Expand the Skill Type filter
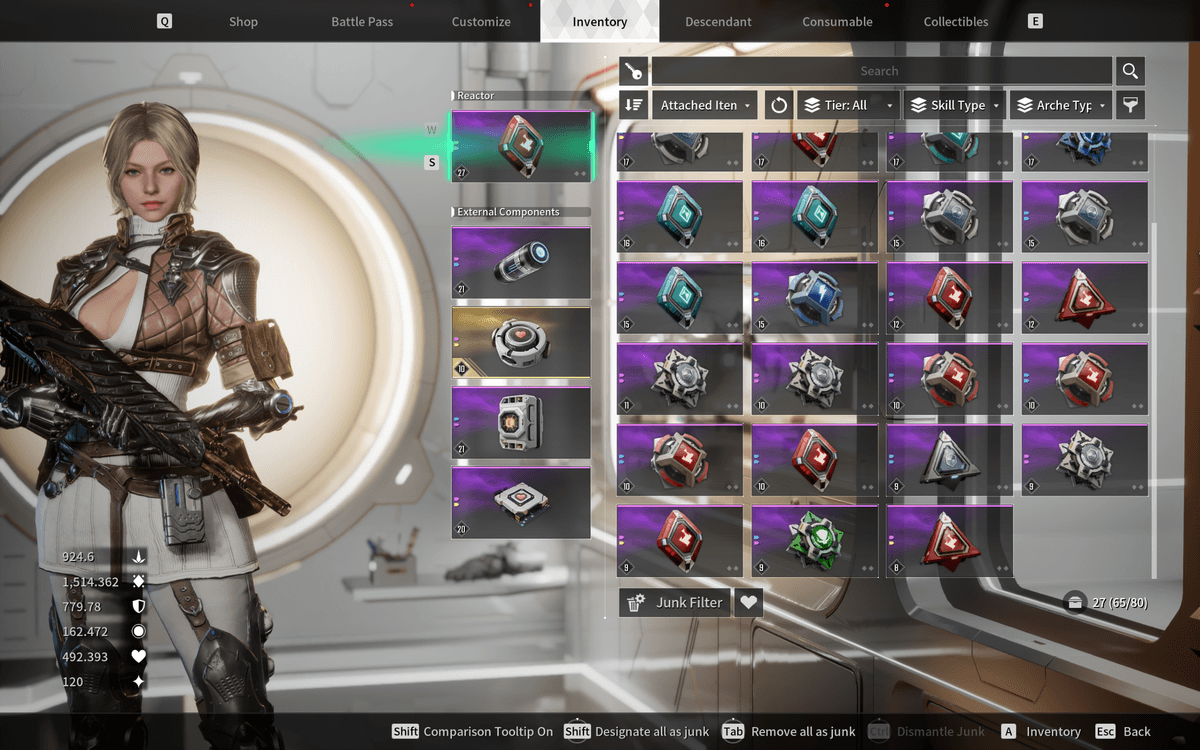Image resolution: width=1200 pixels, height=750 pixels. click(955, 105)
